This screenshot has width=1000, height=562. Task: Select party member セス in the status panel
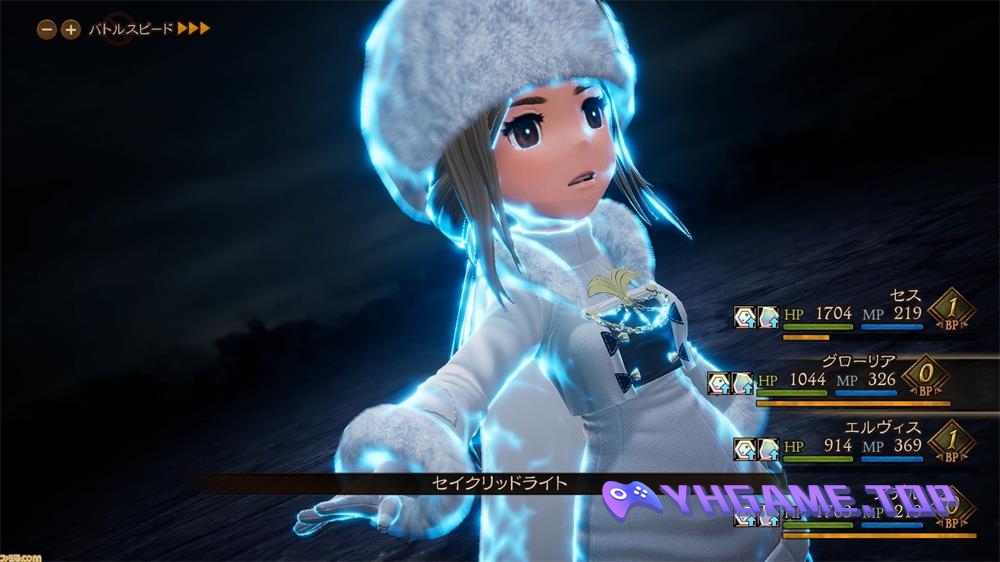coord(904,296)
